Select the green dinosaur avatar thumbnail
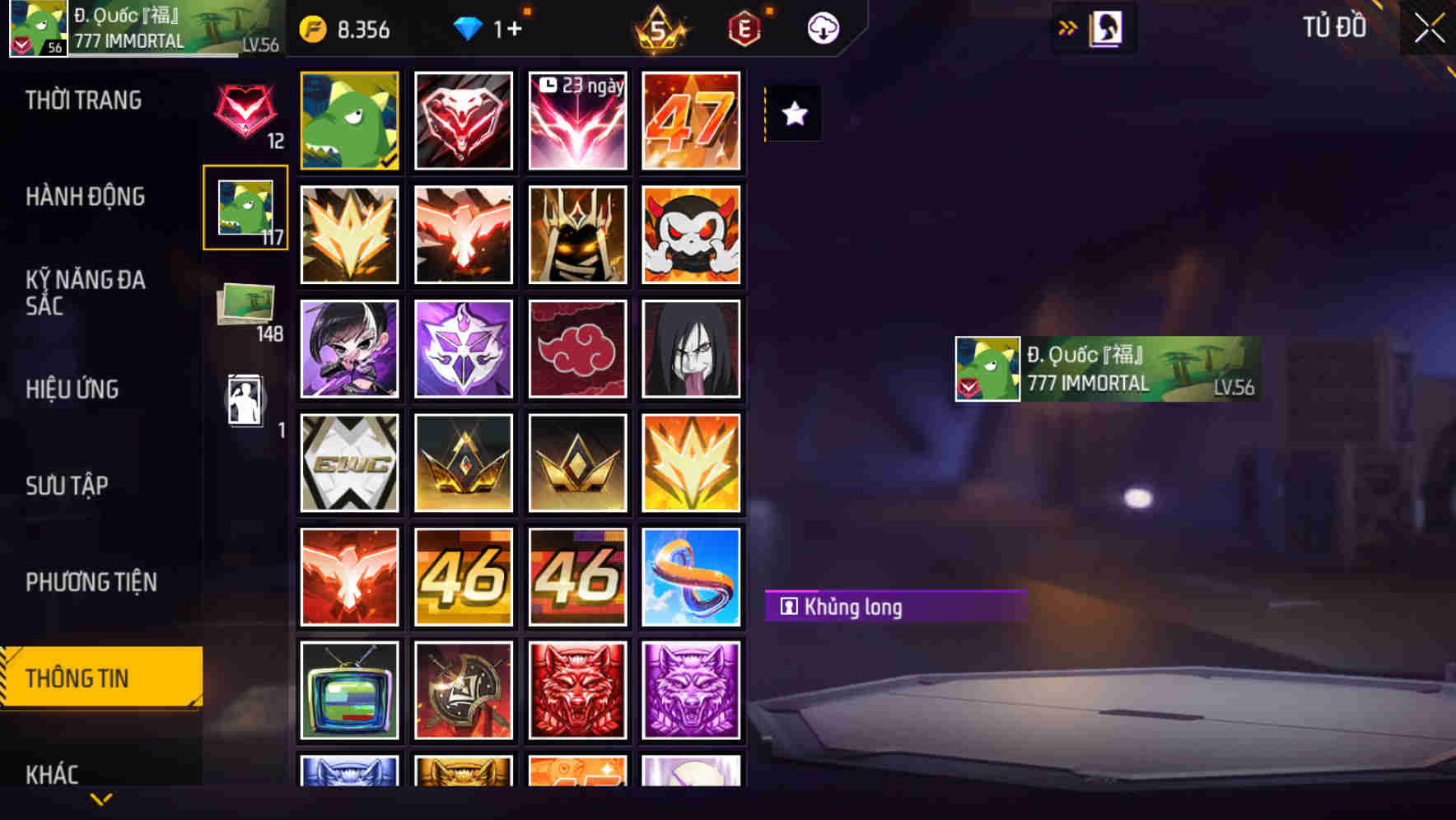 pyautogui.click(x=349, y=120)
